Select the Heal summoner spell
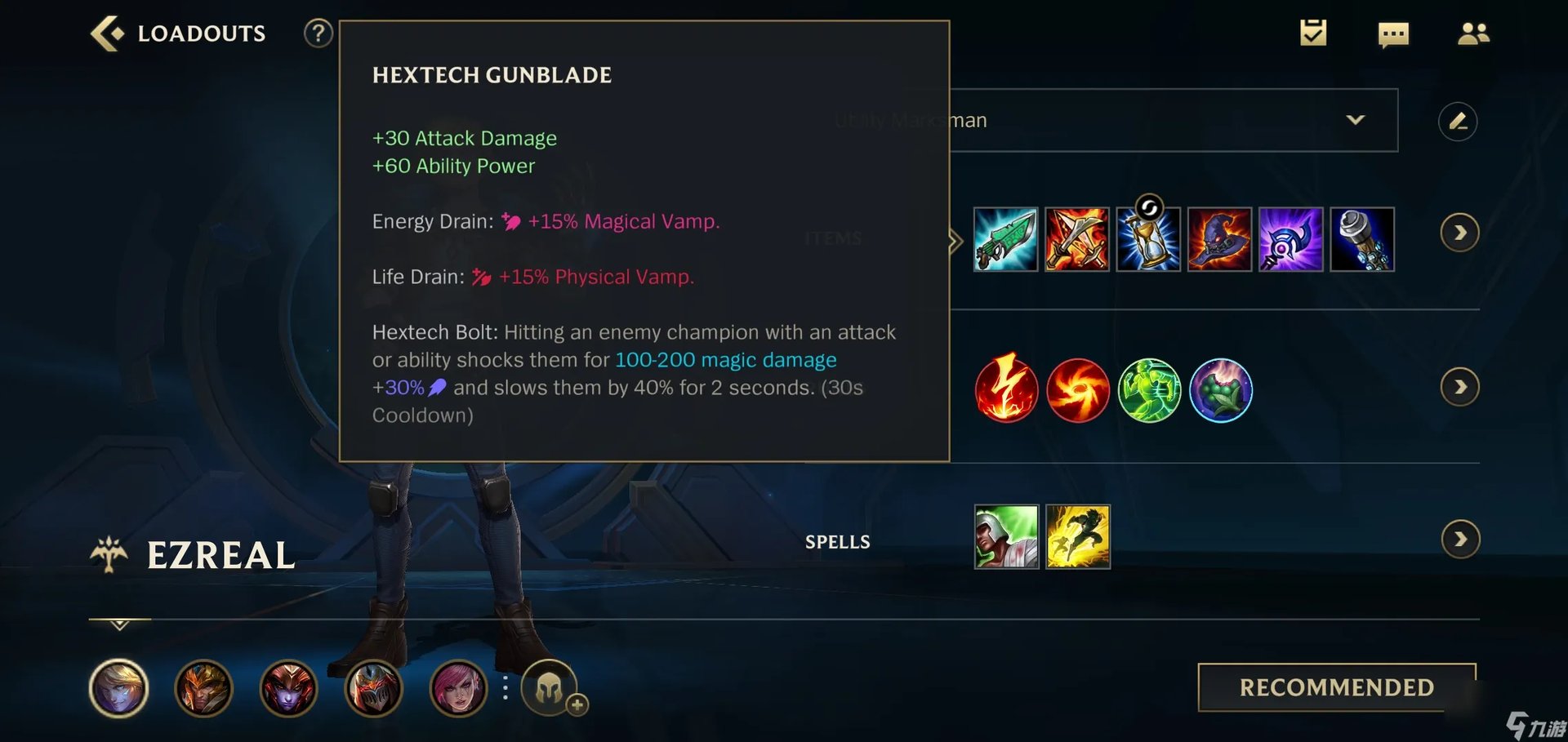The height and width of the screenshot is (742, 1568). [x=1005, y=536]
